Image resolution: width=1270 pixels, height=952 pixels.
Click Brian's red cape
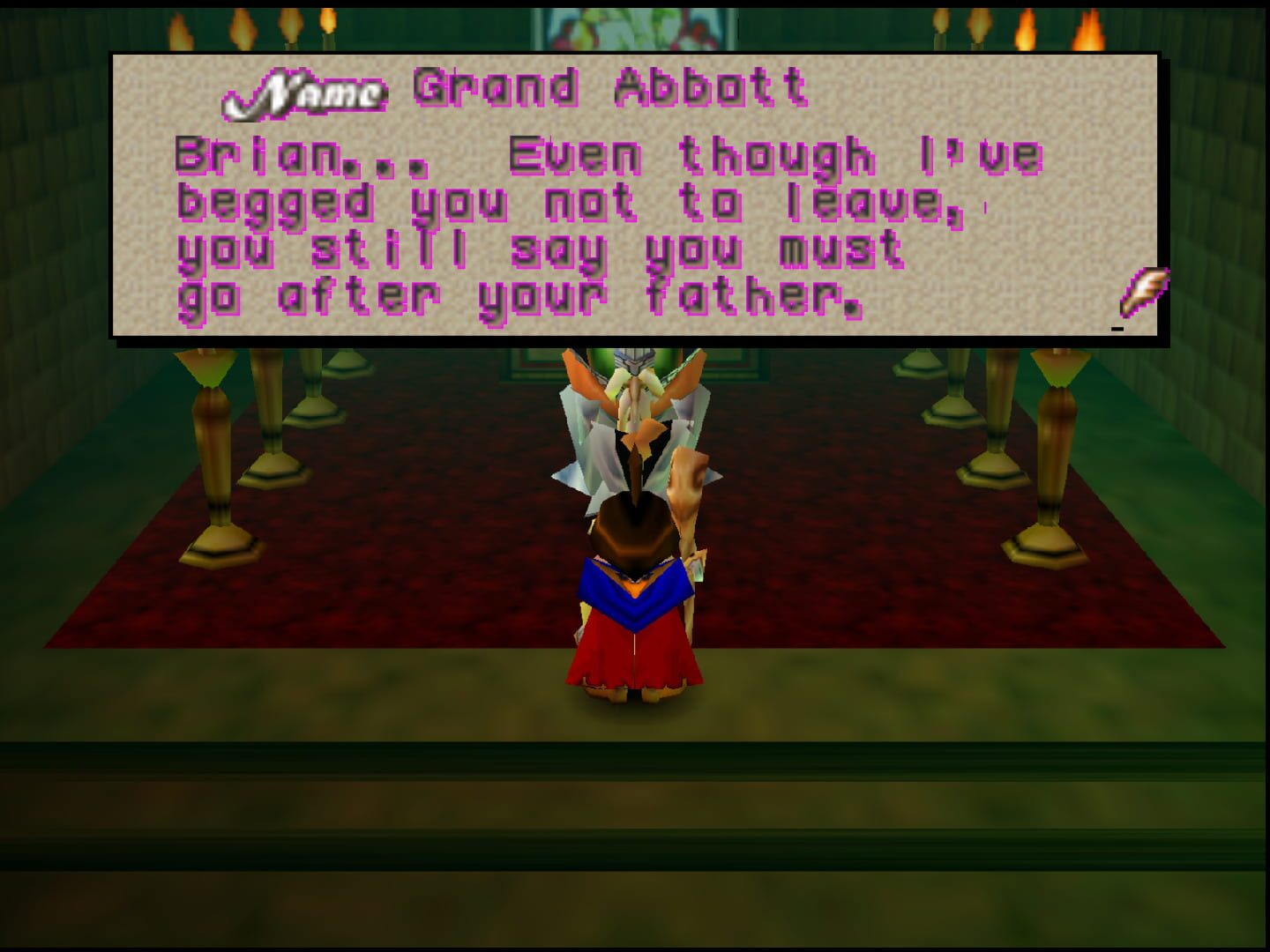click(x=635, y=661)
